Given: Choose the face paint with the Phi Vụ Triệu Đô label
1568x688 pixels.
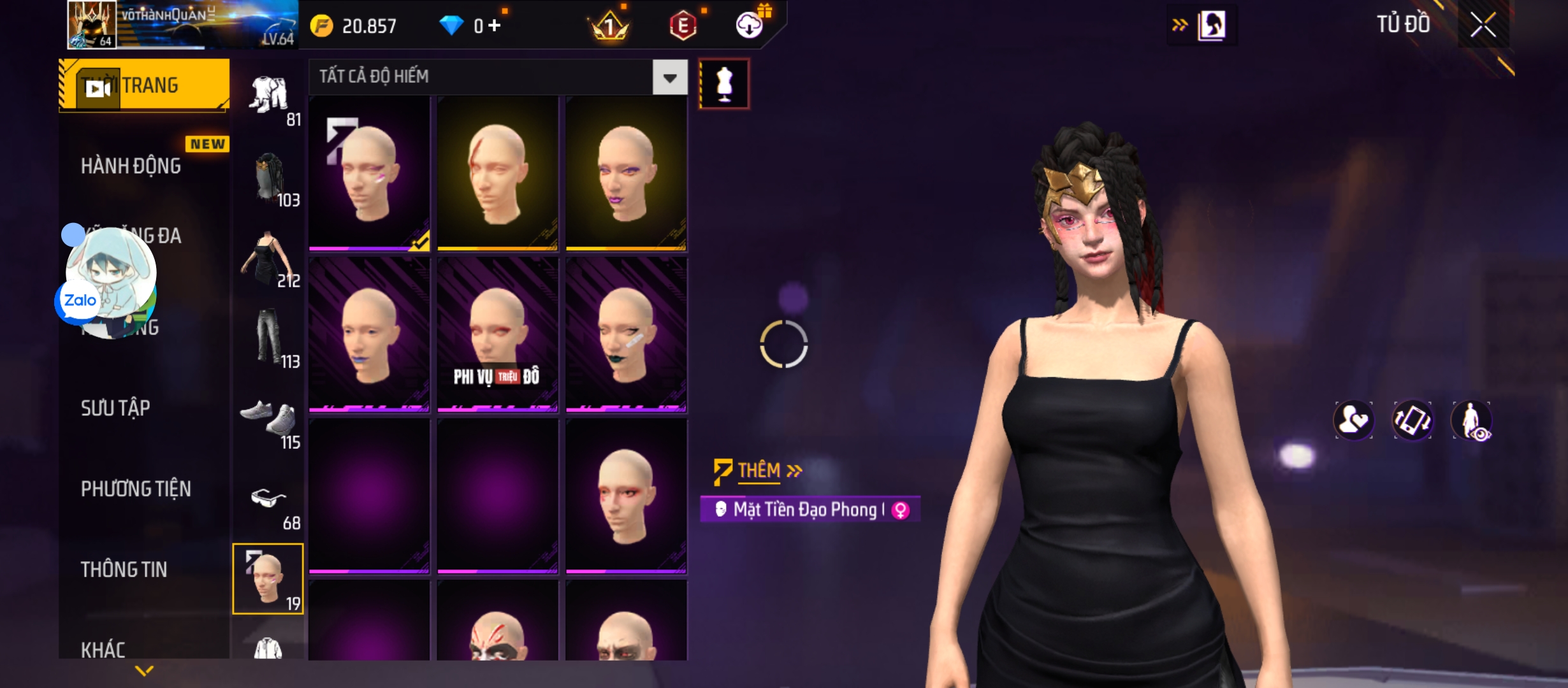Looking at the screenshot, I should [497, 334].
